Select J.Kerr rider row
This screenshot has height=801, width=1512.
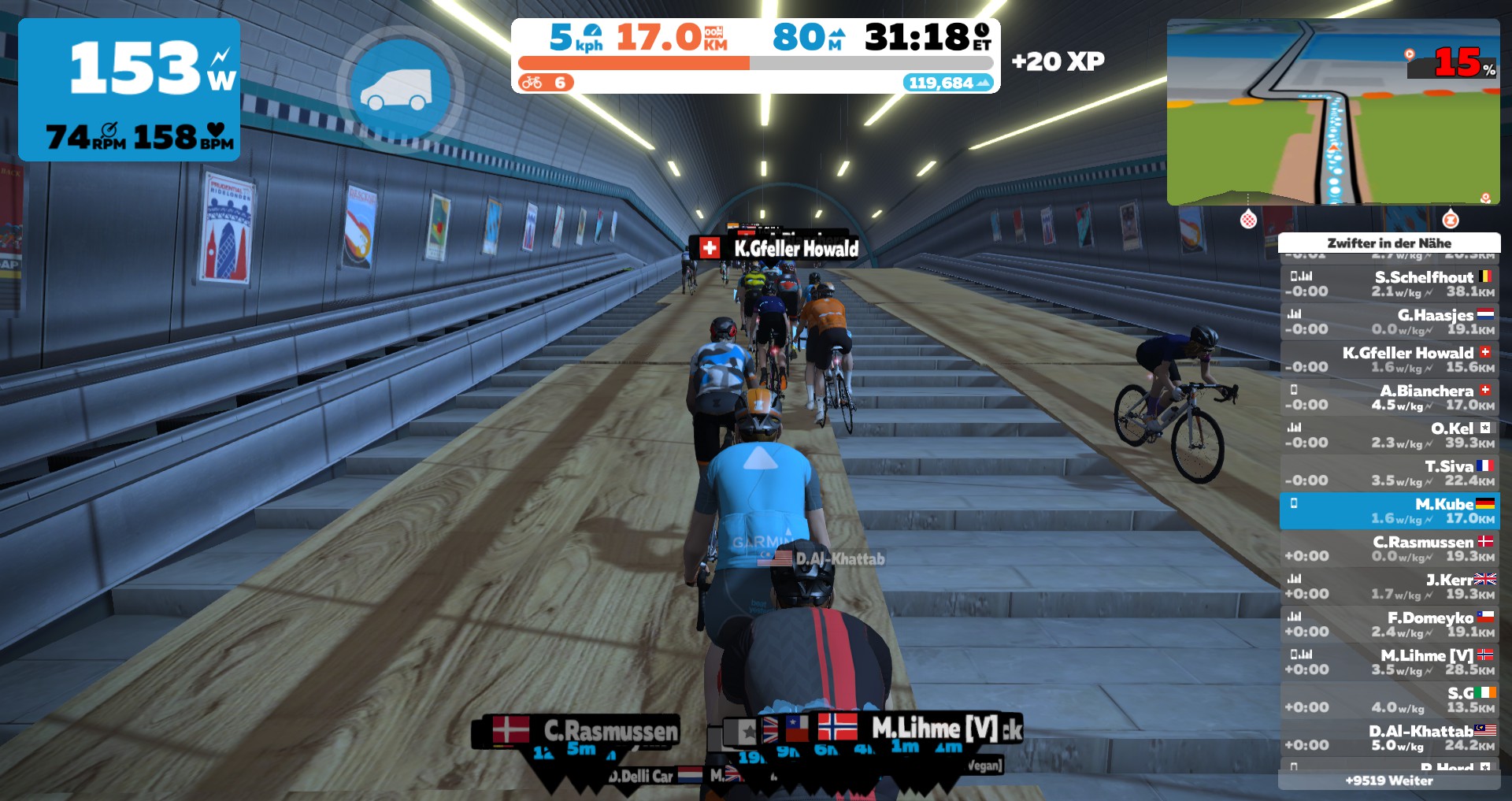click(x=1389, y=586)
